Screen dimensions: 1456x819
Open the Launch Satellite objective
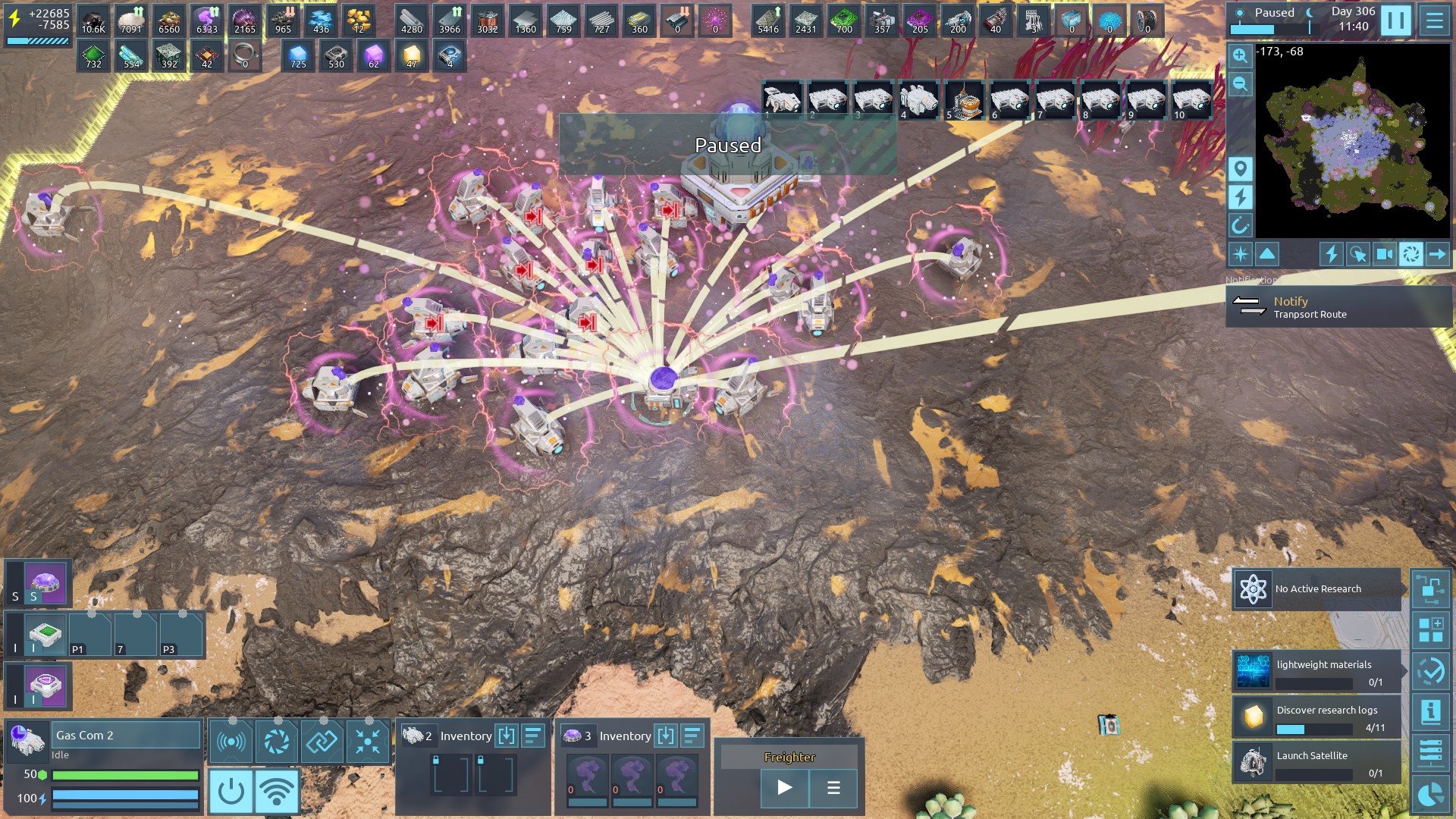1317,763
